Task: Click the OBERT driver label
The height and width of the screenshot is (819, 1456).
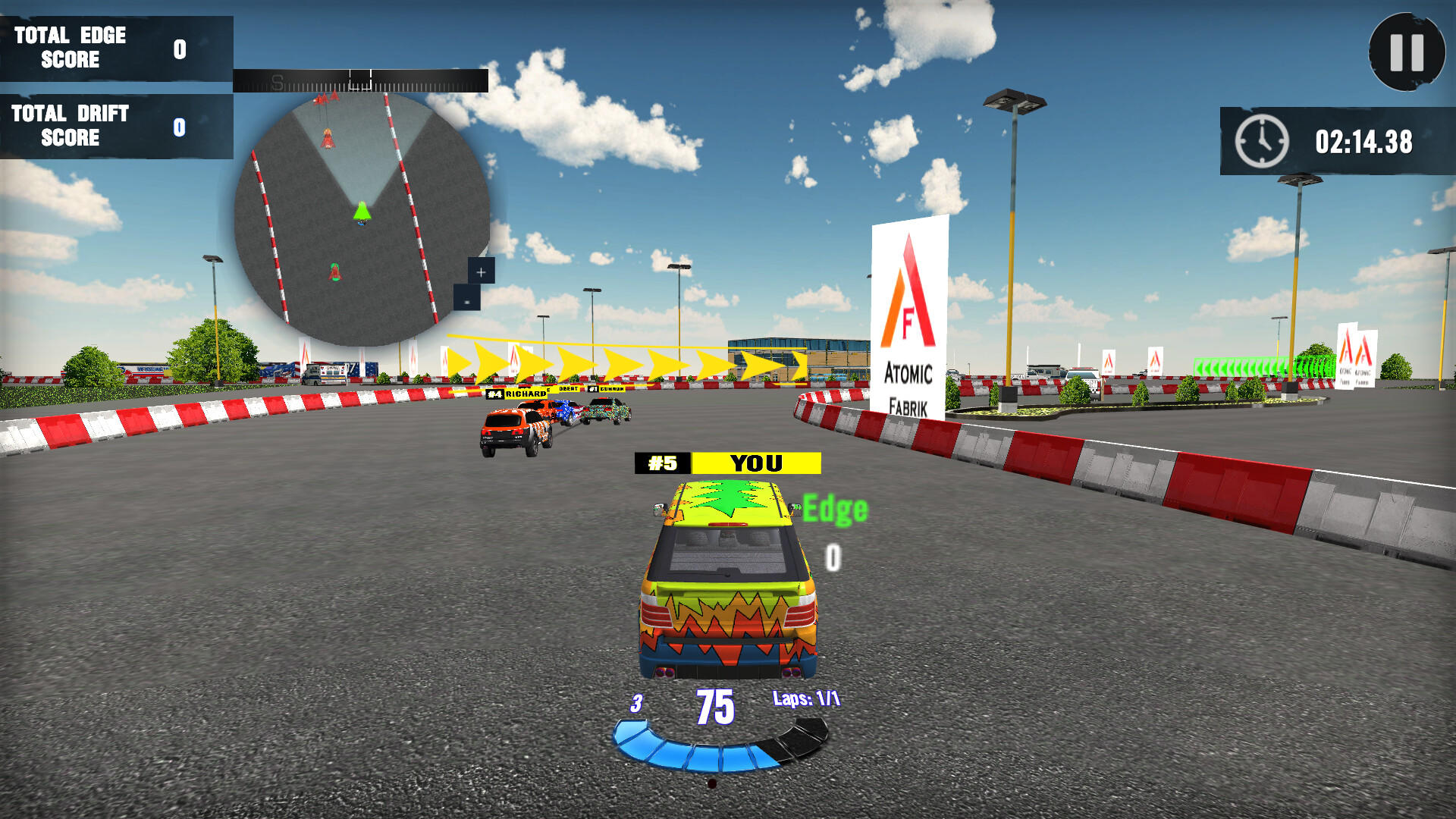Action: (569, 388)
